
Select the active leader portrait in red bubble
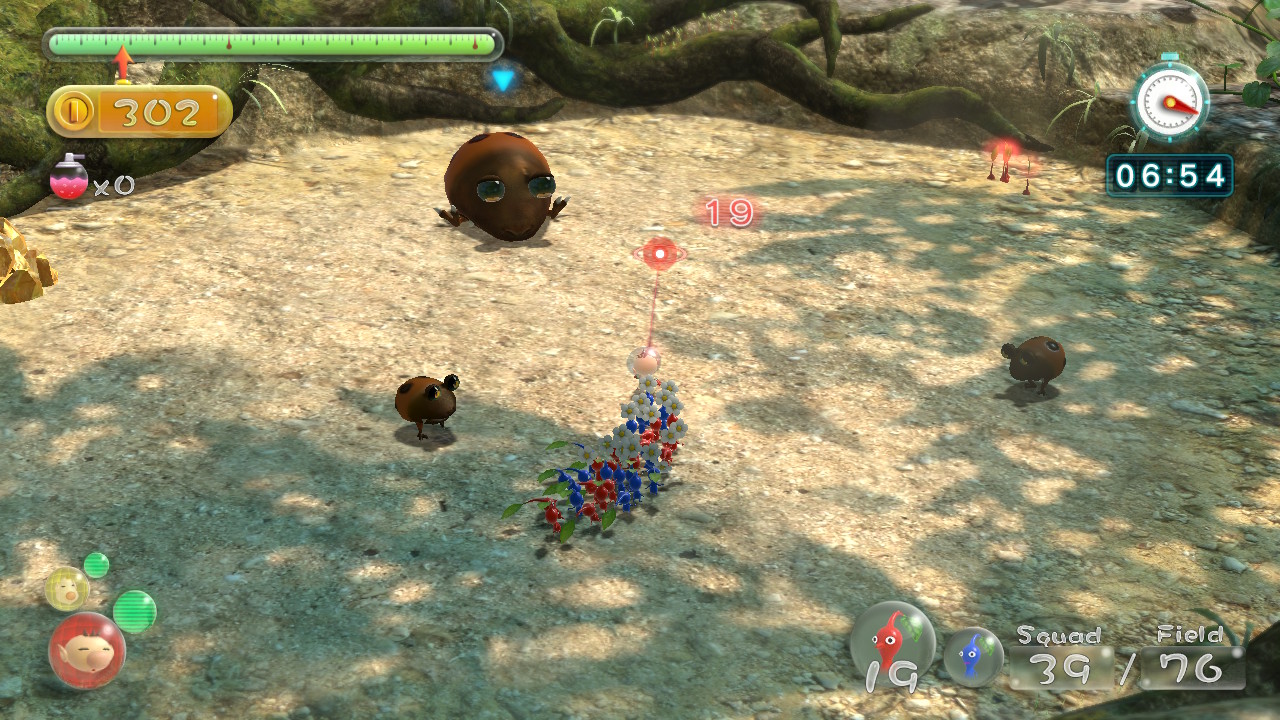tap(87, 651)
